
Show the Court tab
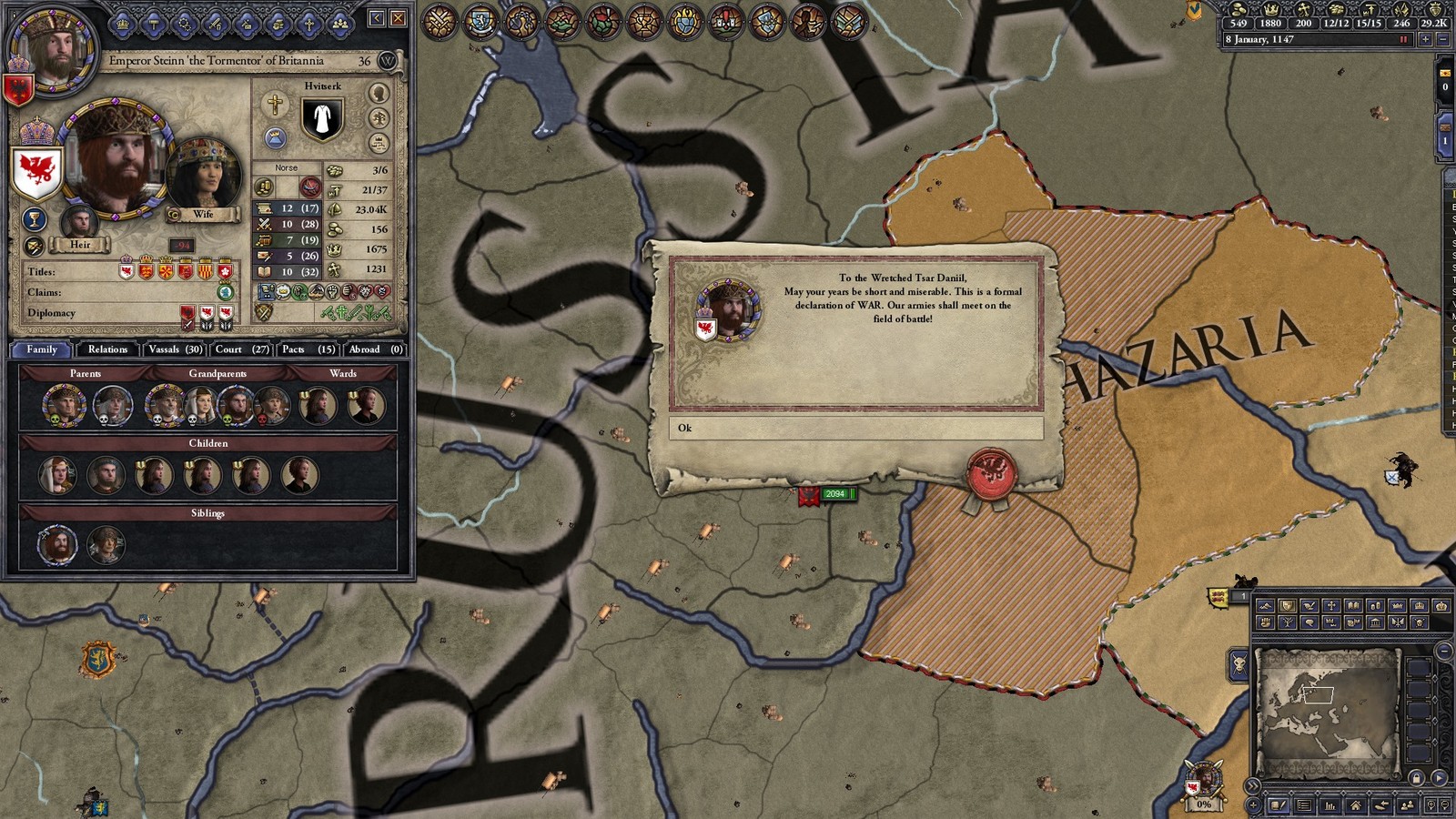[x=241, y=349]
